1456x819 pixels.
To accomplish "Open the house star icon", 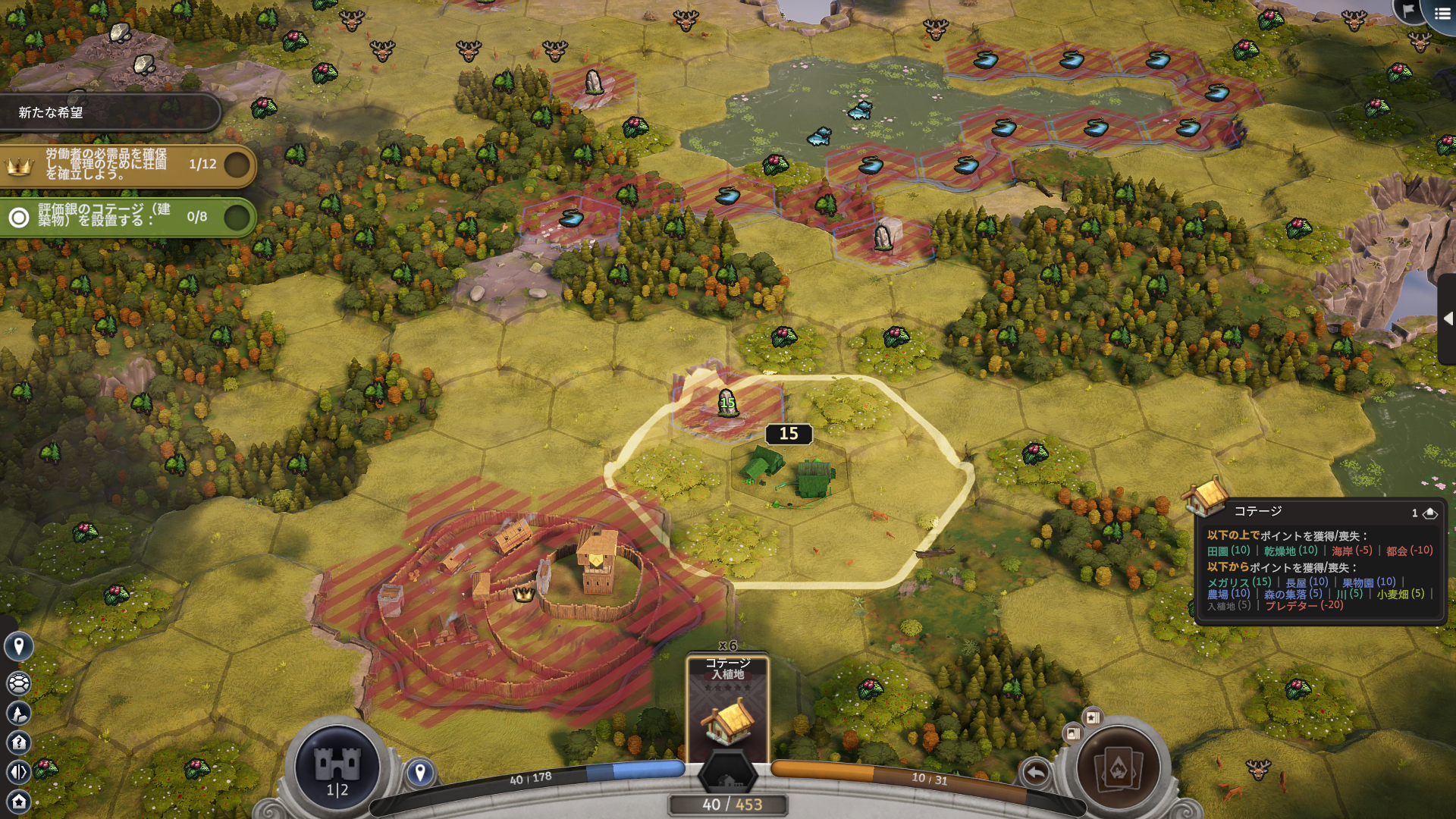I will tap(19, 801).
